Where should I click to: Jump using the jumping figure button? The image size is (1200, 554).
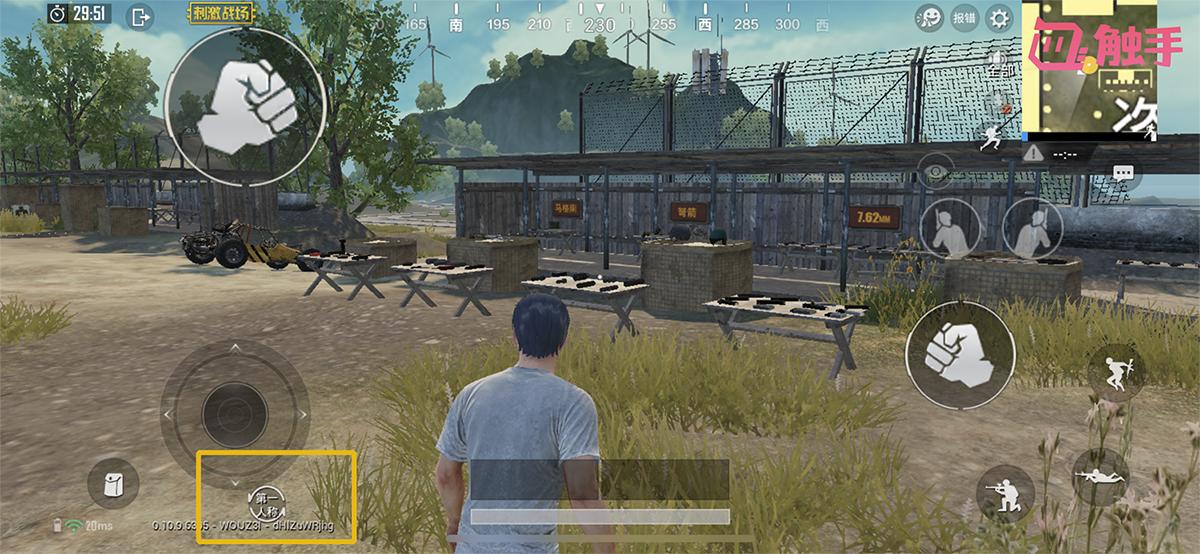click(x=1117, y=372)
